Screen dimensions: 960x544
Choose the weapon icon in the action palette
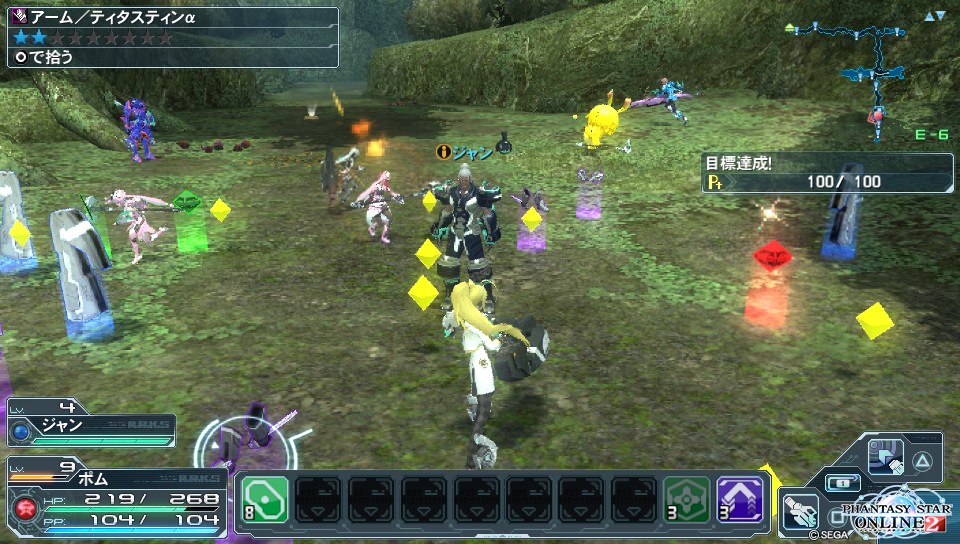[x=800, y=510]
